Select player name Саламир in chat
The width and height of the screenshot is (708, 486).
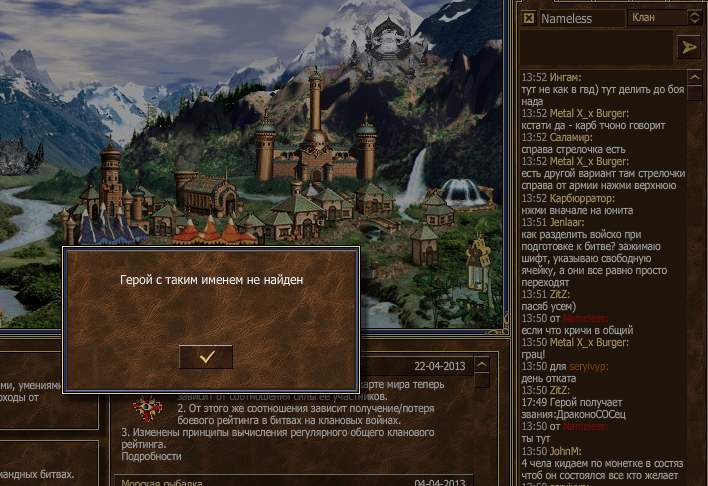[577, 137]
